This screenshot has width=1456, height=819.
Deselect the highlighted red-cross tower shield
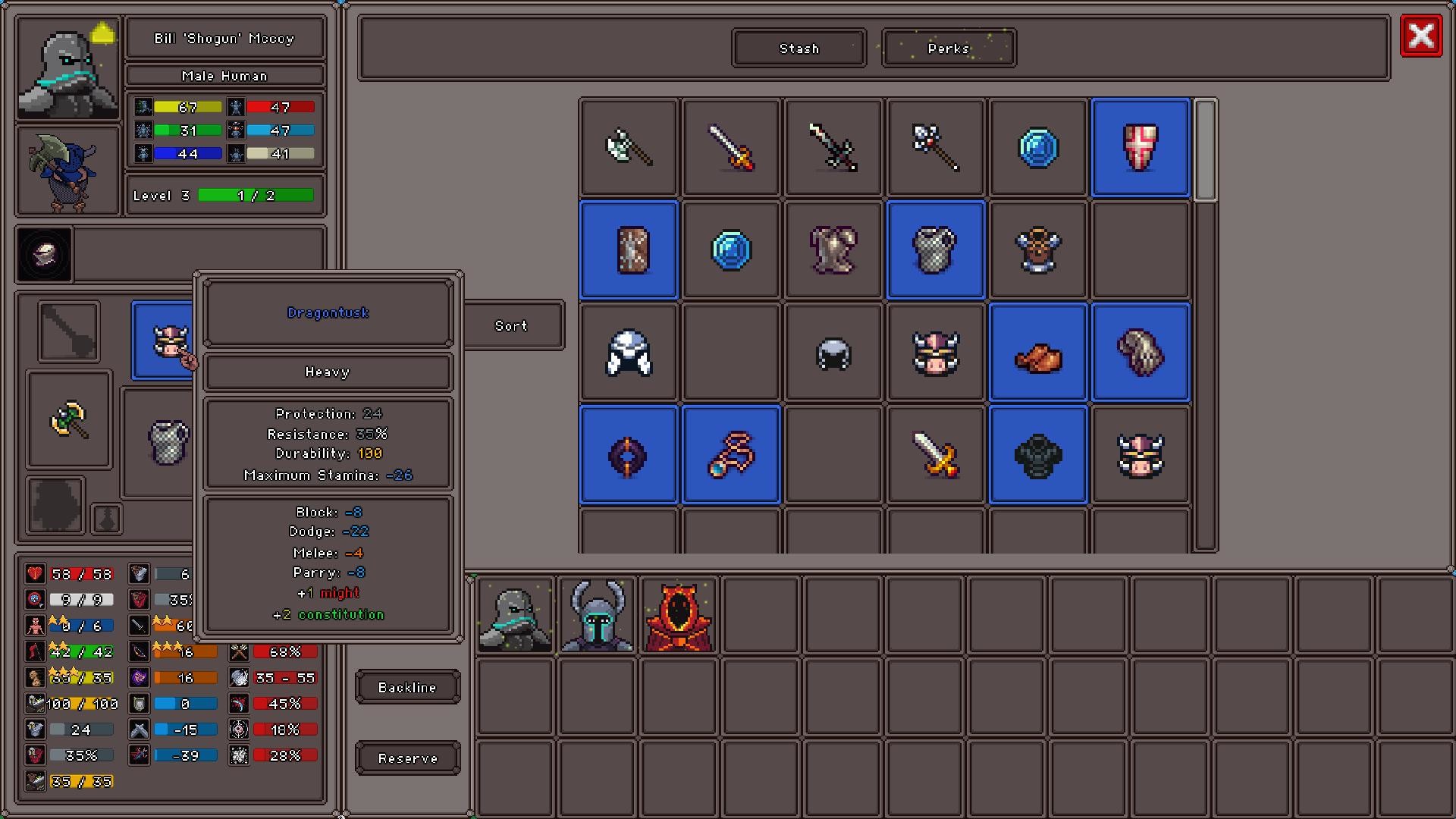(1140, 146)
